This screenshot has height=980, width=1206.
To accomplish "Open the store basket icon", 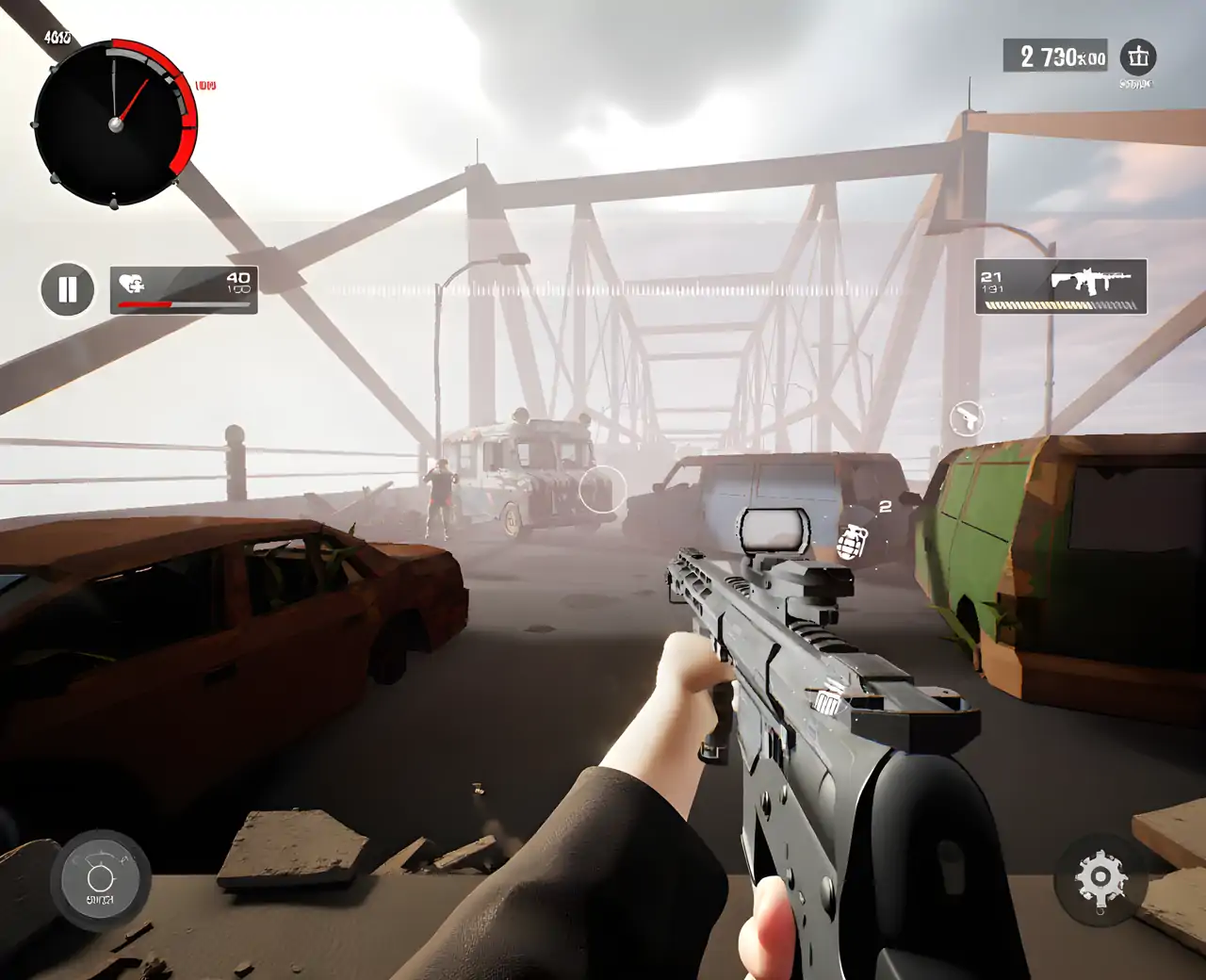I will point(1137,57).
